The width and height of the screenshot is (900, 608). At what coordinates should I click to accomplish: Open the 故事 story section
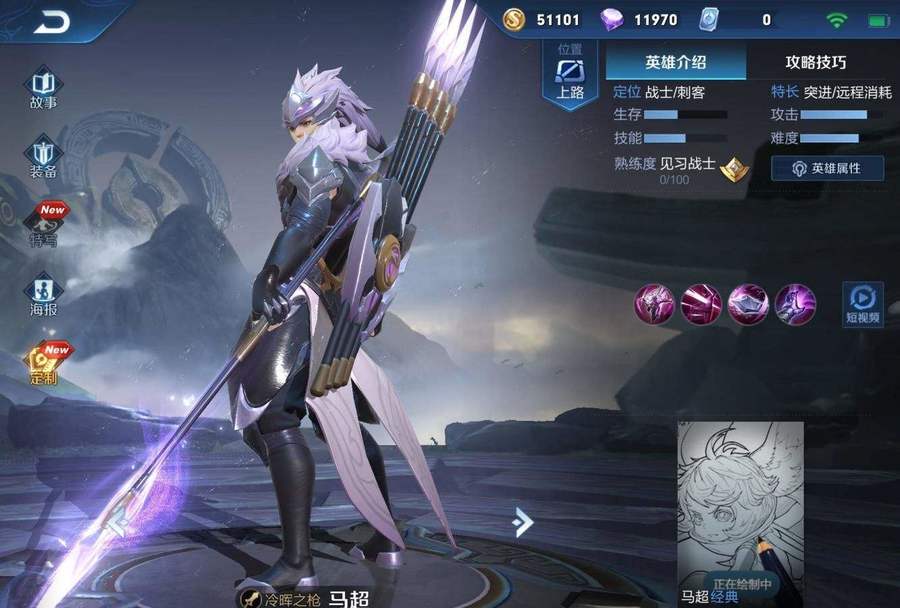point(43,88)
